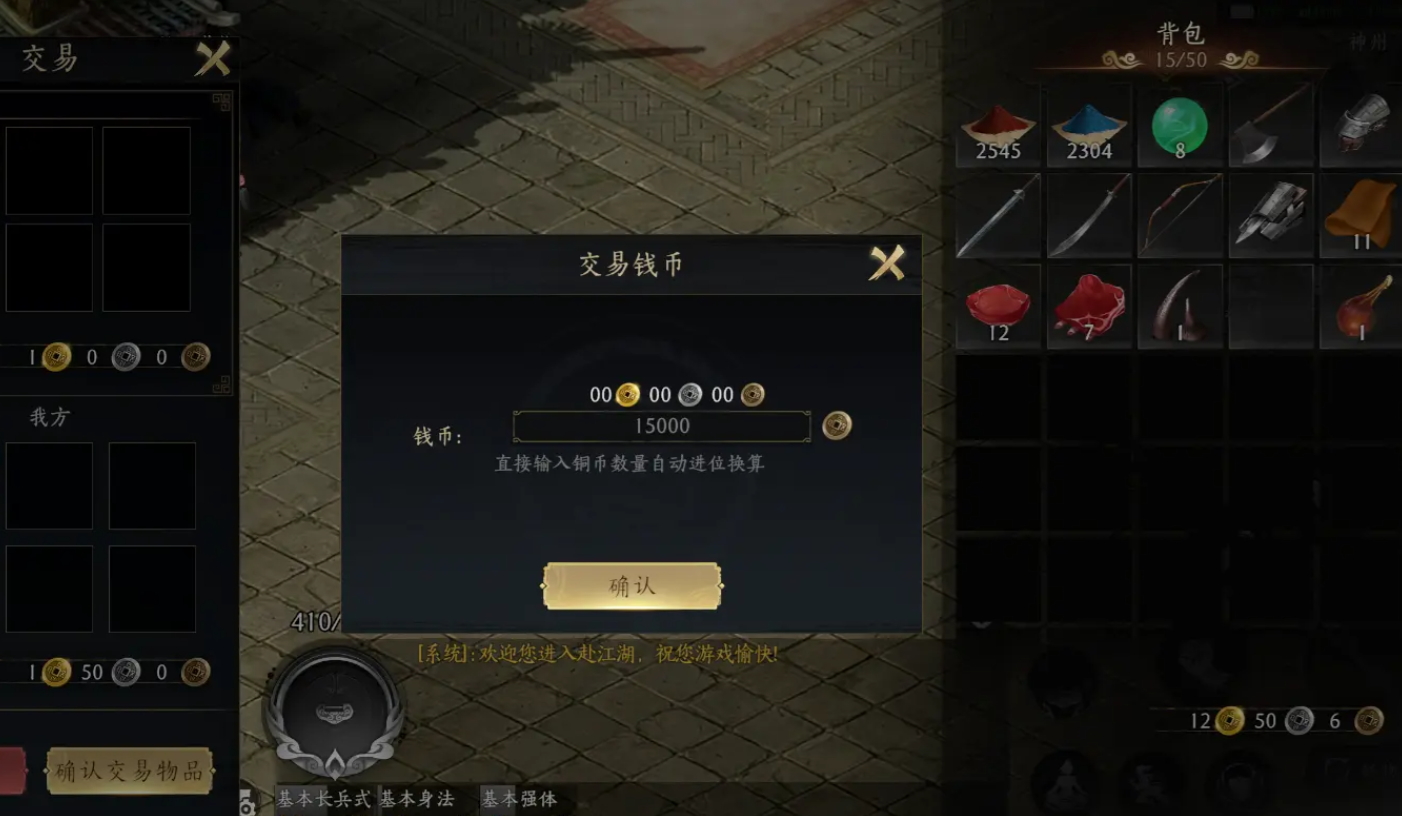Activate the 基本身法 skill slot
This screenshot has width=1402, height=816.
point(420,801)
